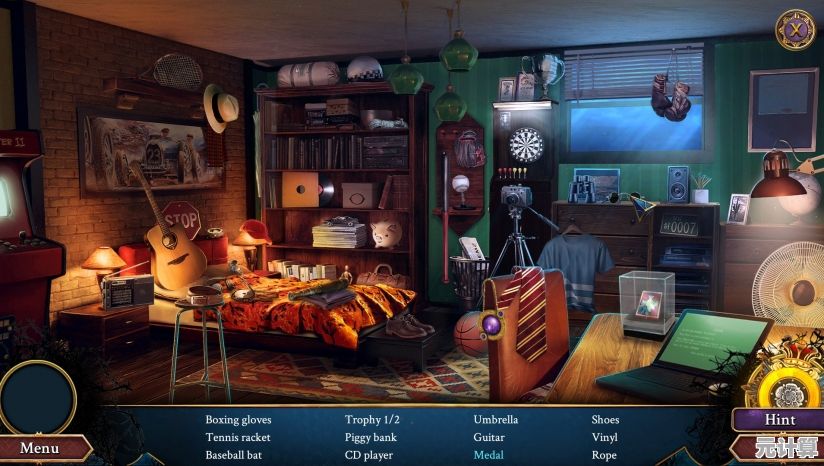This screenshot has width=824, height=466.
Task: Open the Menu button
Action: click(40, 449)
